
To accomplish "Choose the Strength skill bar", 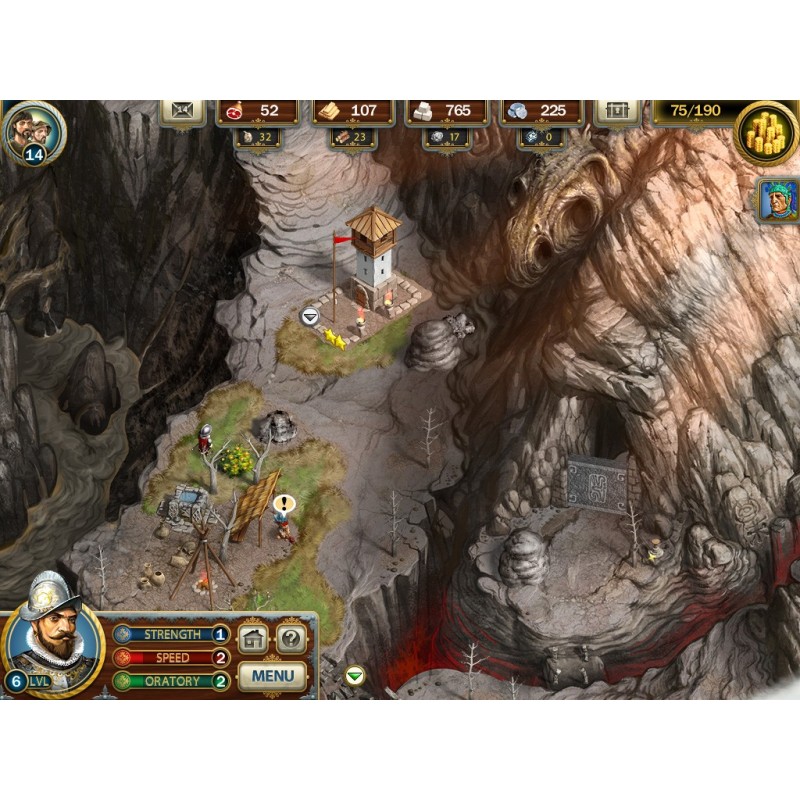I will pos(170,634).
